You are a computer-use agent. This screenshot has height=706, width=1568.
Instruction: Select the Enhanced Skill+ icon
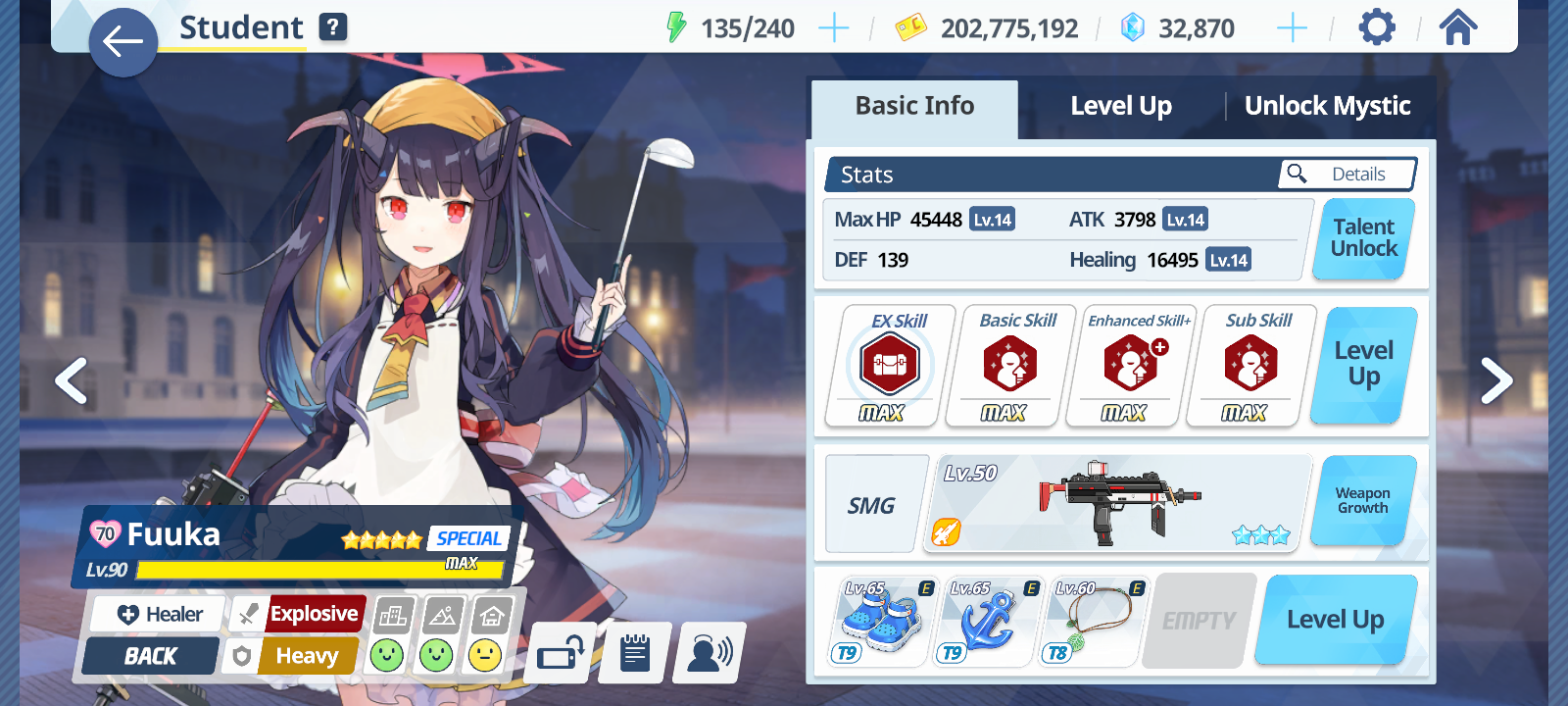(x=1132, y=364)
